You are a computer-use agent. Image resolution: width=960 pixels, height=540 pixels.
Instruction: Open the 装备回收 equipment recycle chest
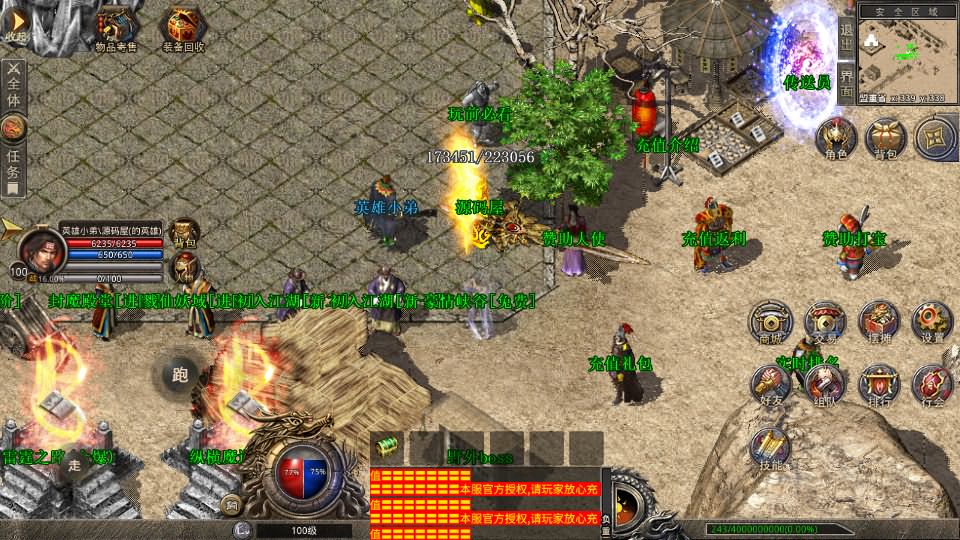tap(184, 27)
